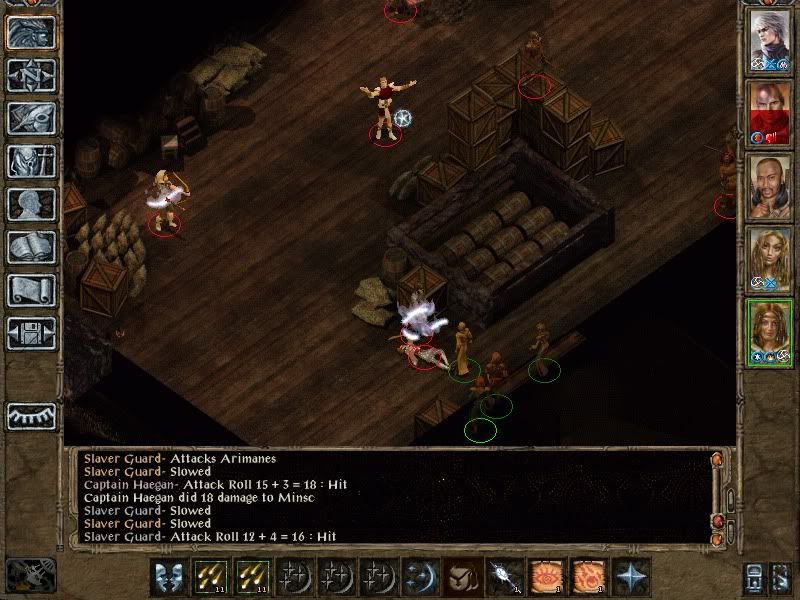Open the inventory armor figure button
Screen dimensions: 800x600
tap(31, 161)
